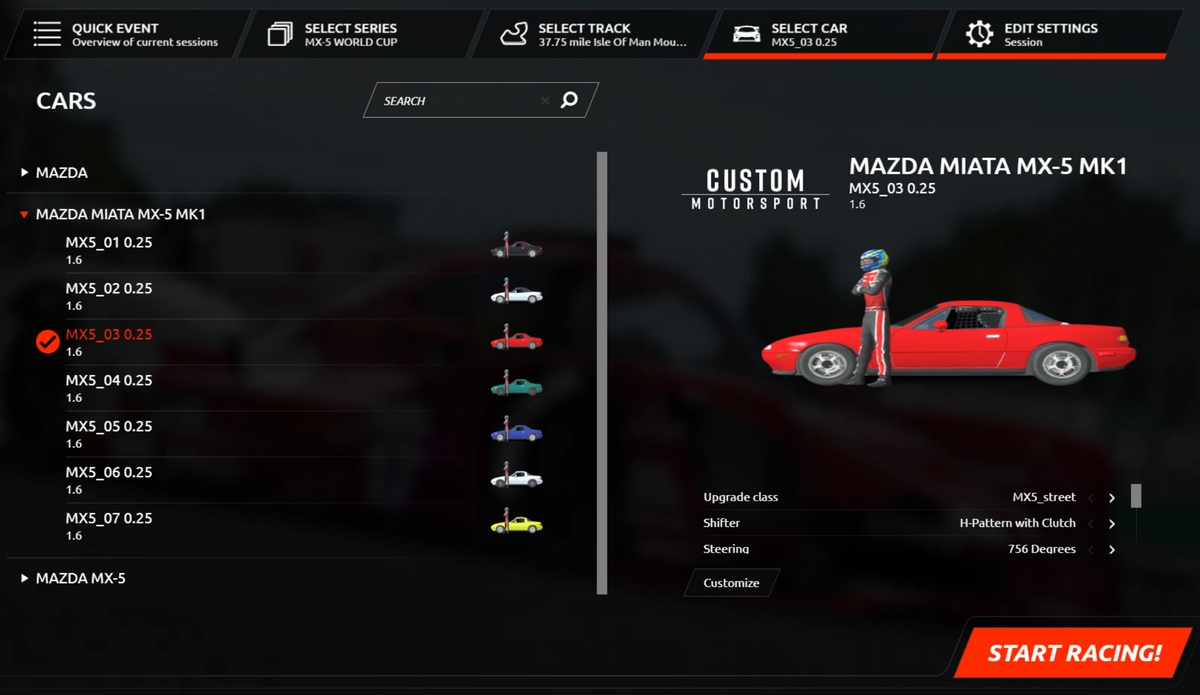Expand the Mazda car group
Image resolution: width=1200 pixels, height=695 pixels.
point(61,173)
